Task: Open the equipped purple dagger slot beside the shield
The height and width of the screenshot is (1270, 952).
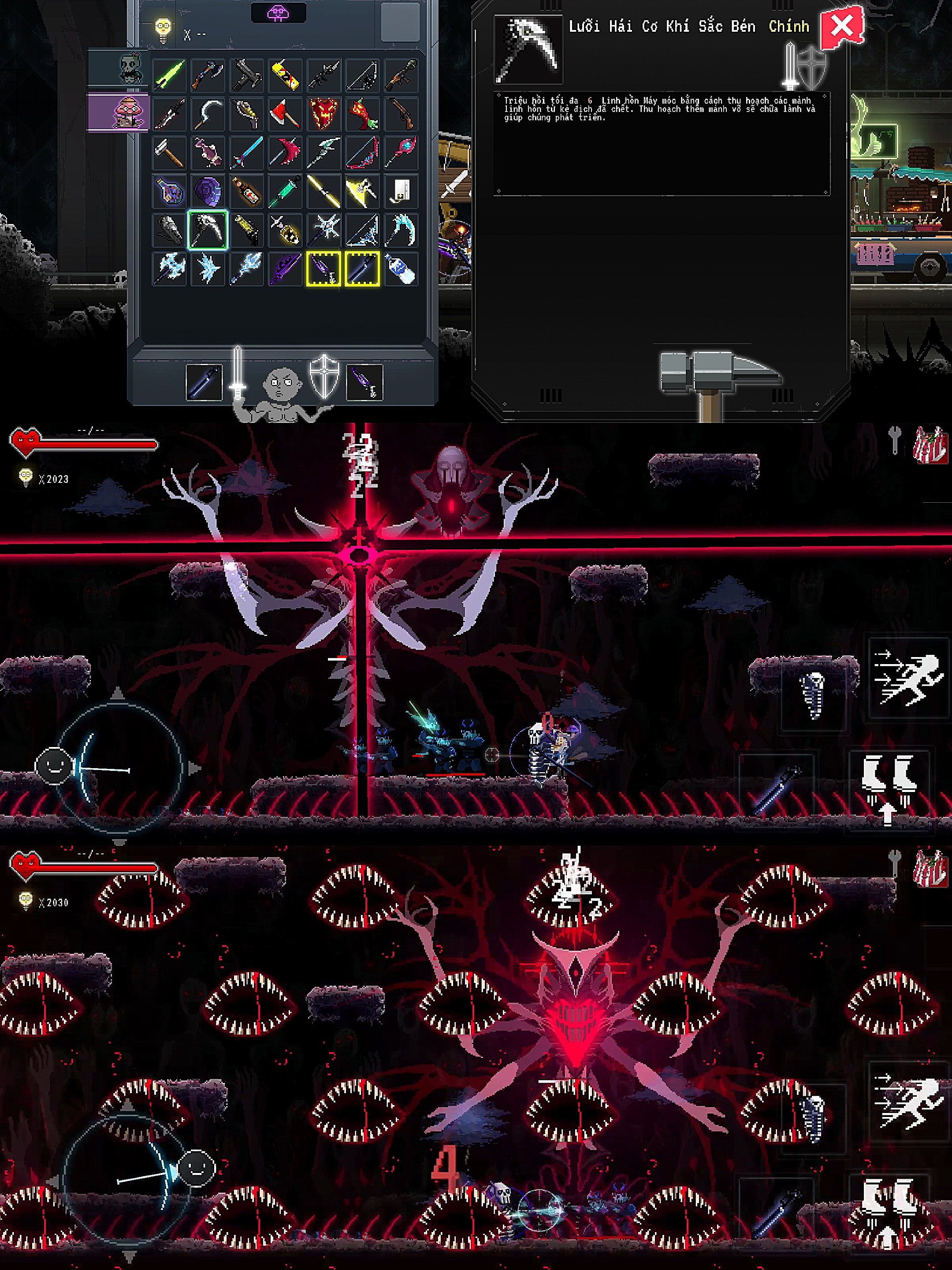Action: [364, 382]
